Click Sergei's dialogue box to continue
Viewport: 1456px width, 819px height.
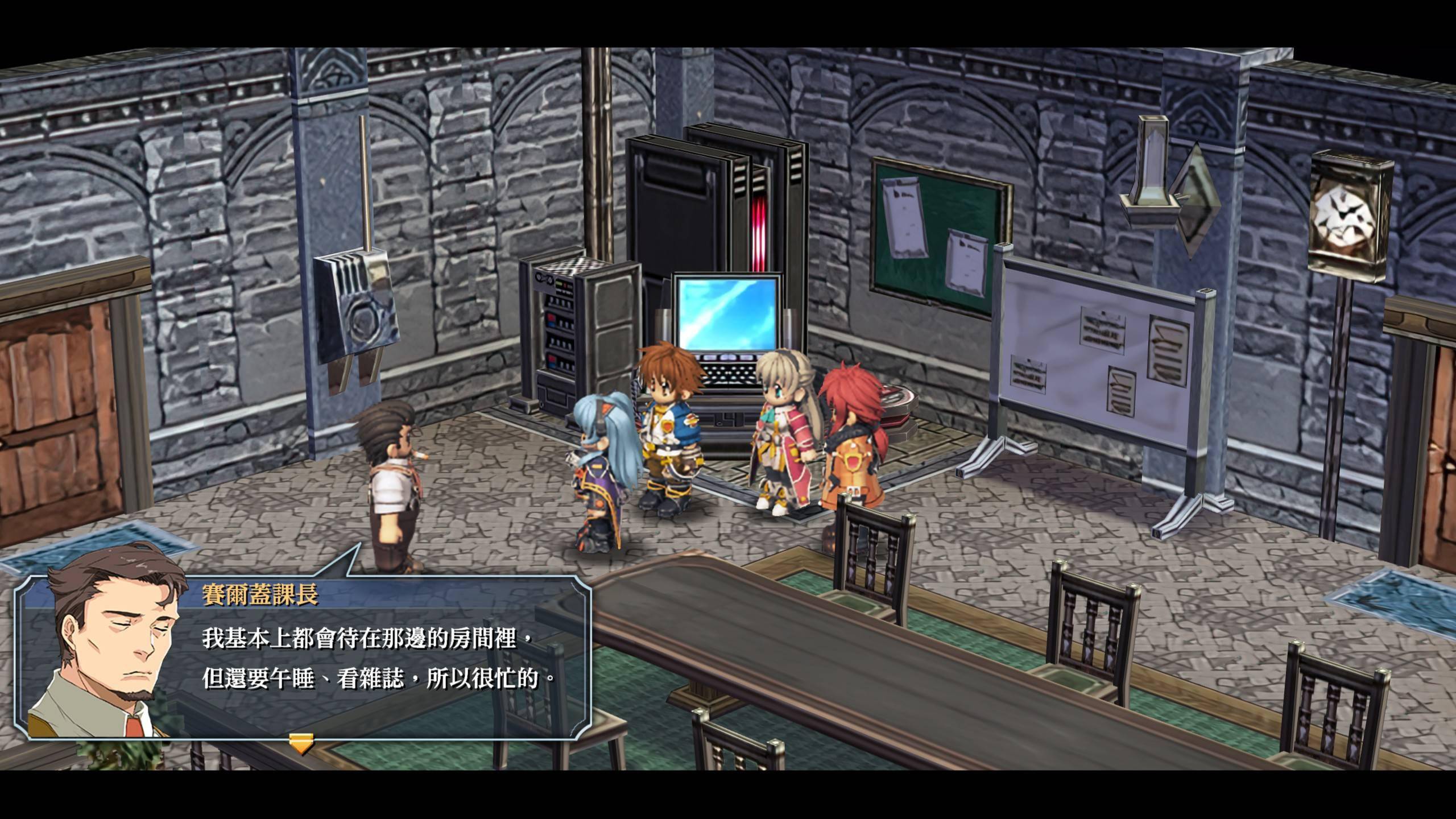click(370, 660)
